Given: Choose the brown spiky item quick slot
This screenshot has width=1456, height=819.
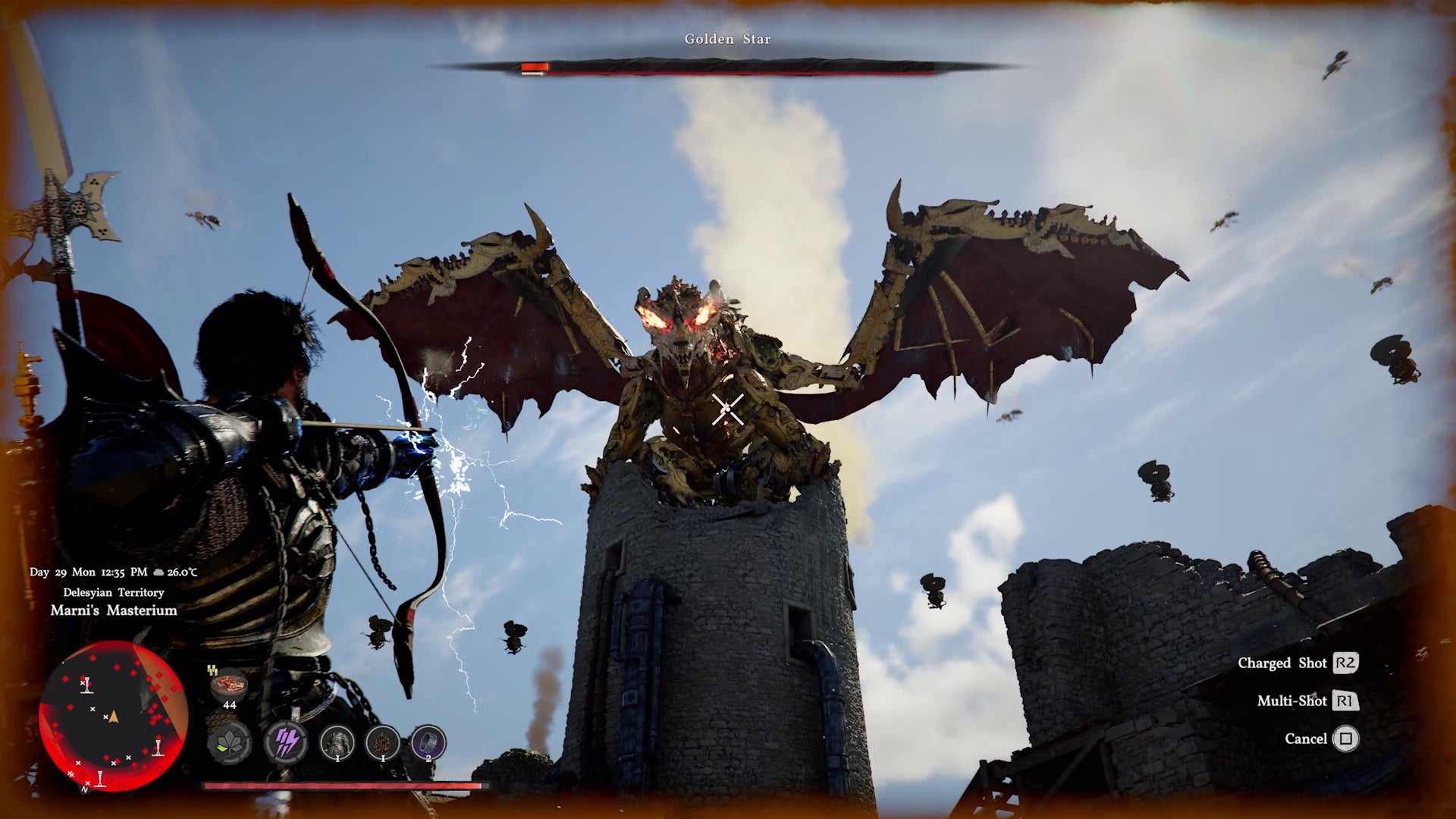Looking at the screenshot, I should [x=383, y=742].
